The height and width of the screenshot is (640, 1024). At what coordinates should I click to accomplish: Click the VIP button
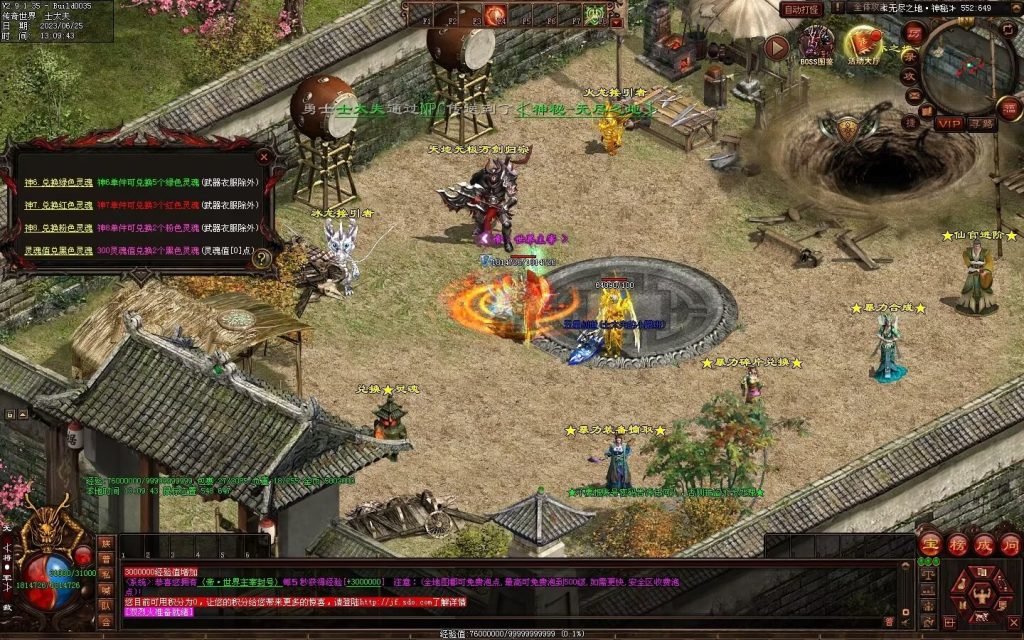click(948, 123)
